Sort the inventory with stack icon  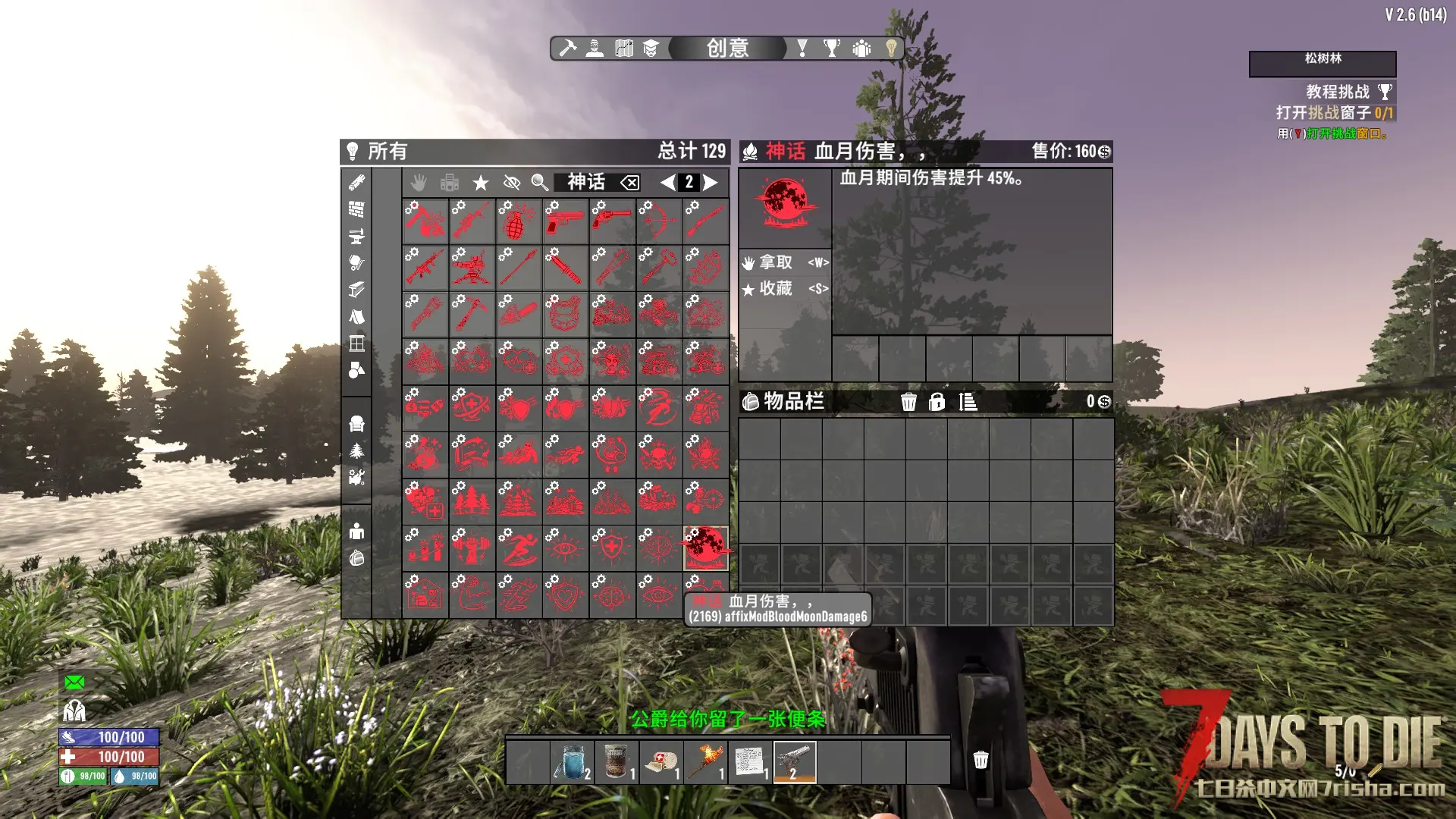coord(968,402)
